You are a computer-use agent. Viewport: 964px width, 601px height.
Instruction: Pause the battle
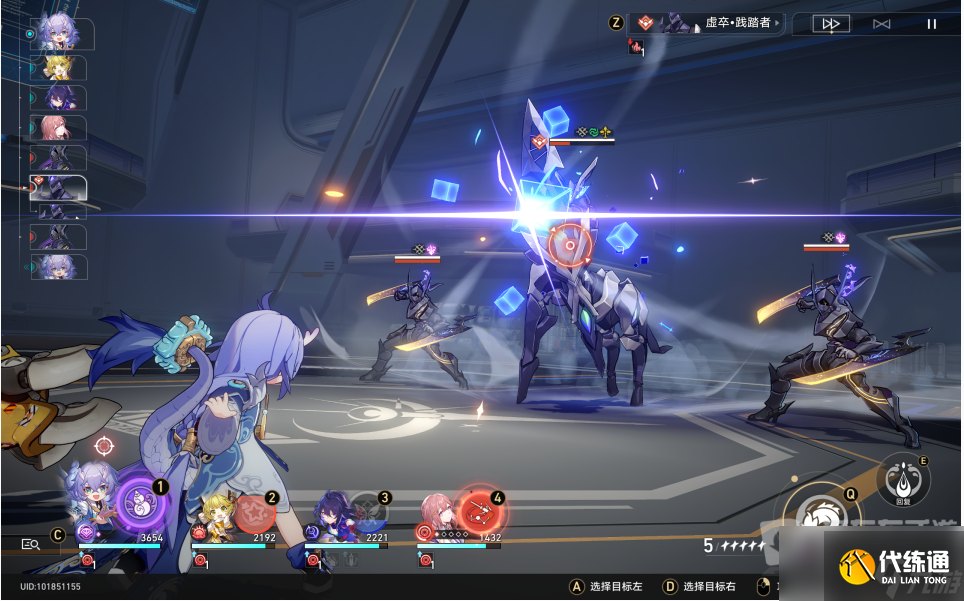pyautogui.click(x=932, y=24)
